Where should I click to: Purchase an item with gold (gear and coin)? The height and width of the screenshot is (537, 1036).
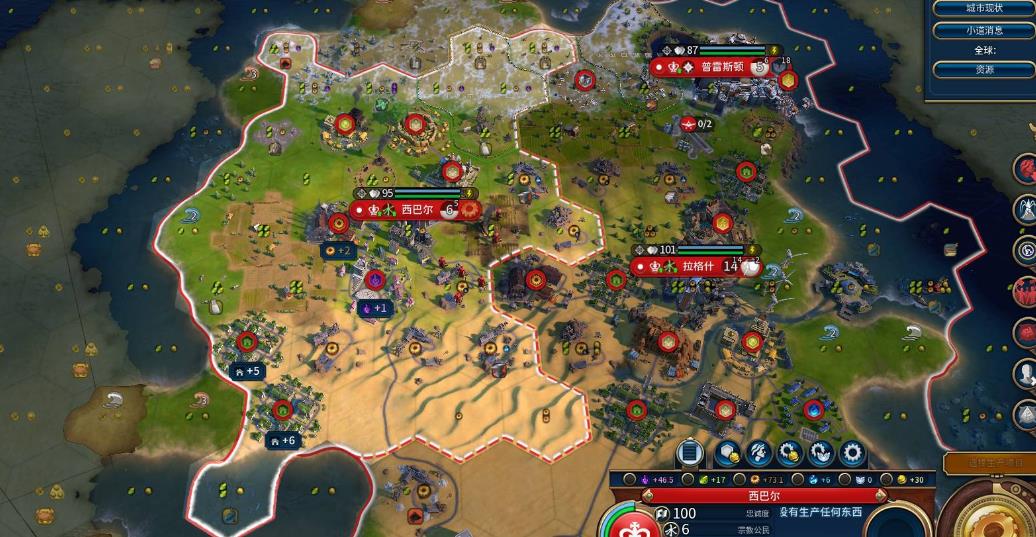pos(790,453)
